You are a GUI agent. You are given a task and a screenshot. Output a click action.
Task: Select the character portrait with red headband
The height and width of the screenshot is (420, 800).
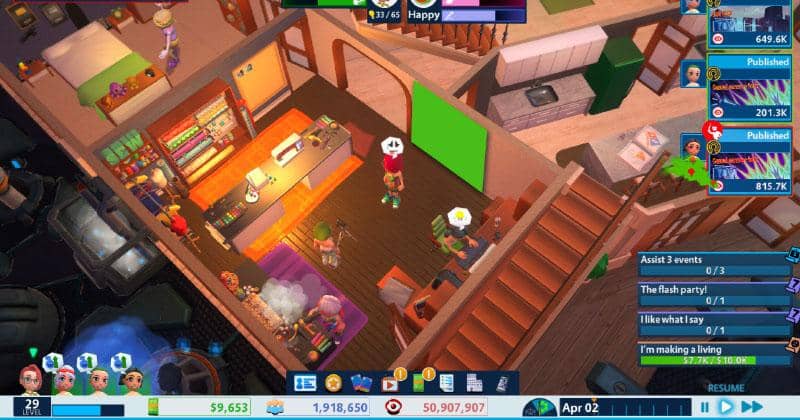(65, 379)
